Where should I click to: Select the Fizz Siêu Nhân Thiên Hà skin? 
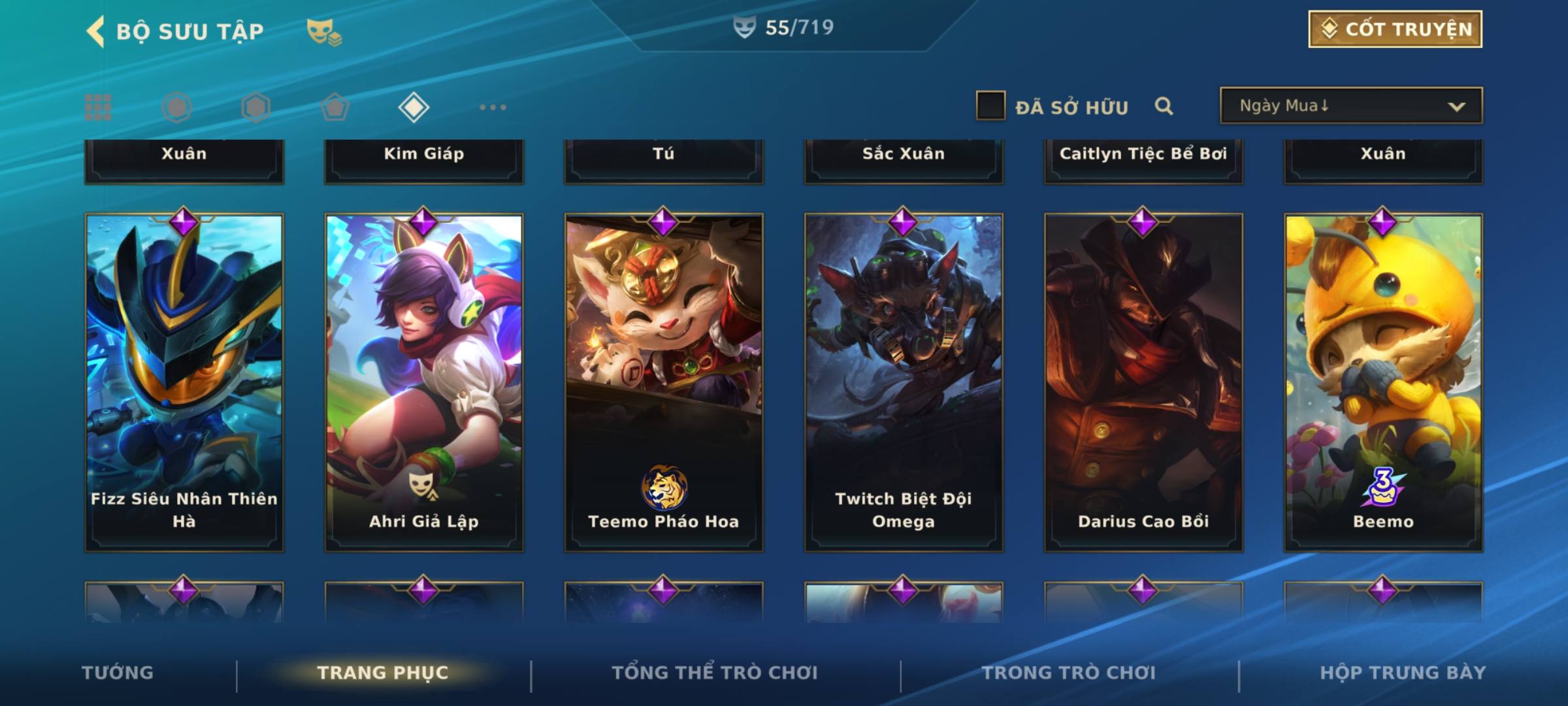tap(184, 382)
